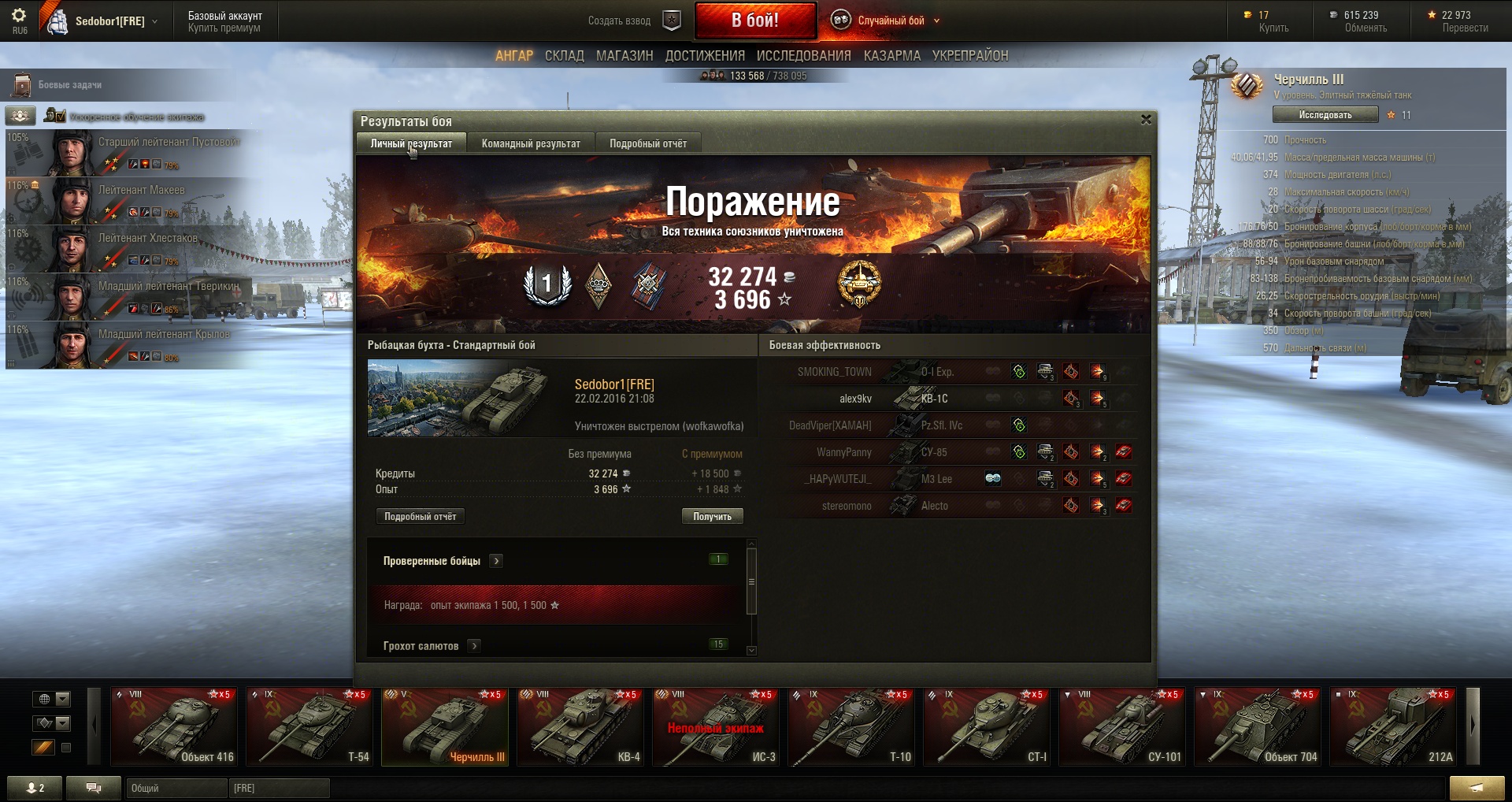Select the Объект 416 tank in the carousel
This screenshot has width=1512, height=802.
[x=174, y=726]
